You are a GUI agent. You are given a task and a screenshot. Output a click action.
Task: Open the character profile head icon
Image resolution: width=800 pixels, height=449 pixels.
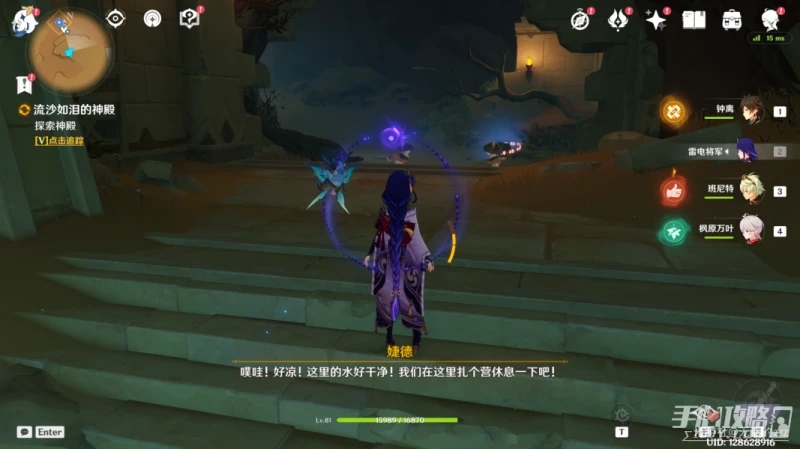click(770, 19)
